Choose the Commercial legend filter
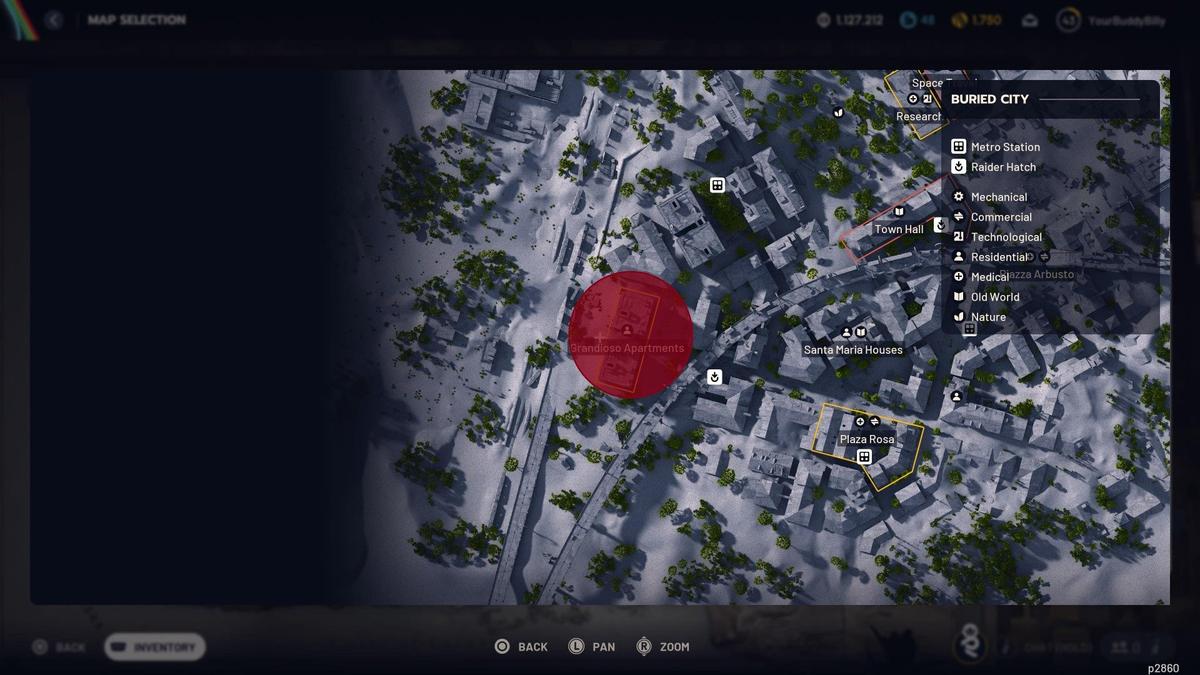This screenshot has height=675, width=1200. [x=1000, y=217]
